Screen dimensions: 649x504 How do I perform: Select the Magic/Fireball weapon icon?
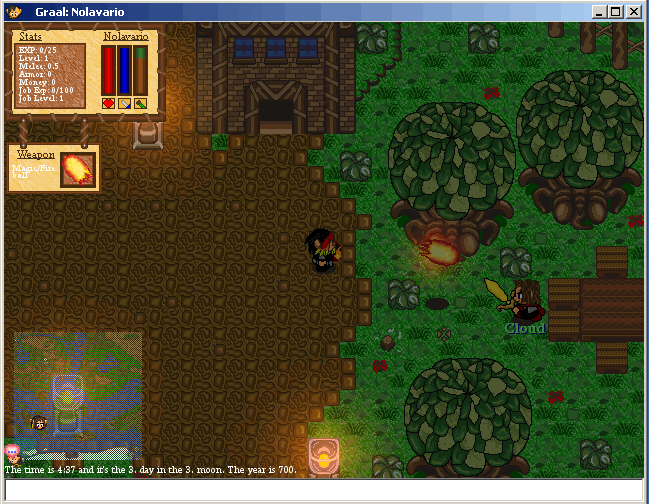coord(77,169)
